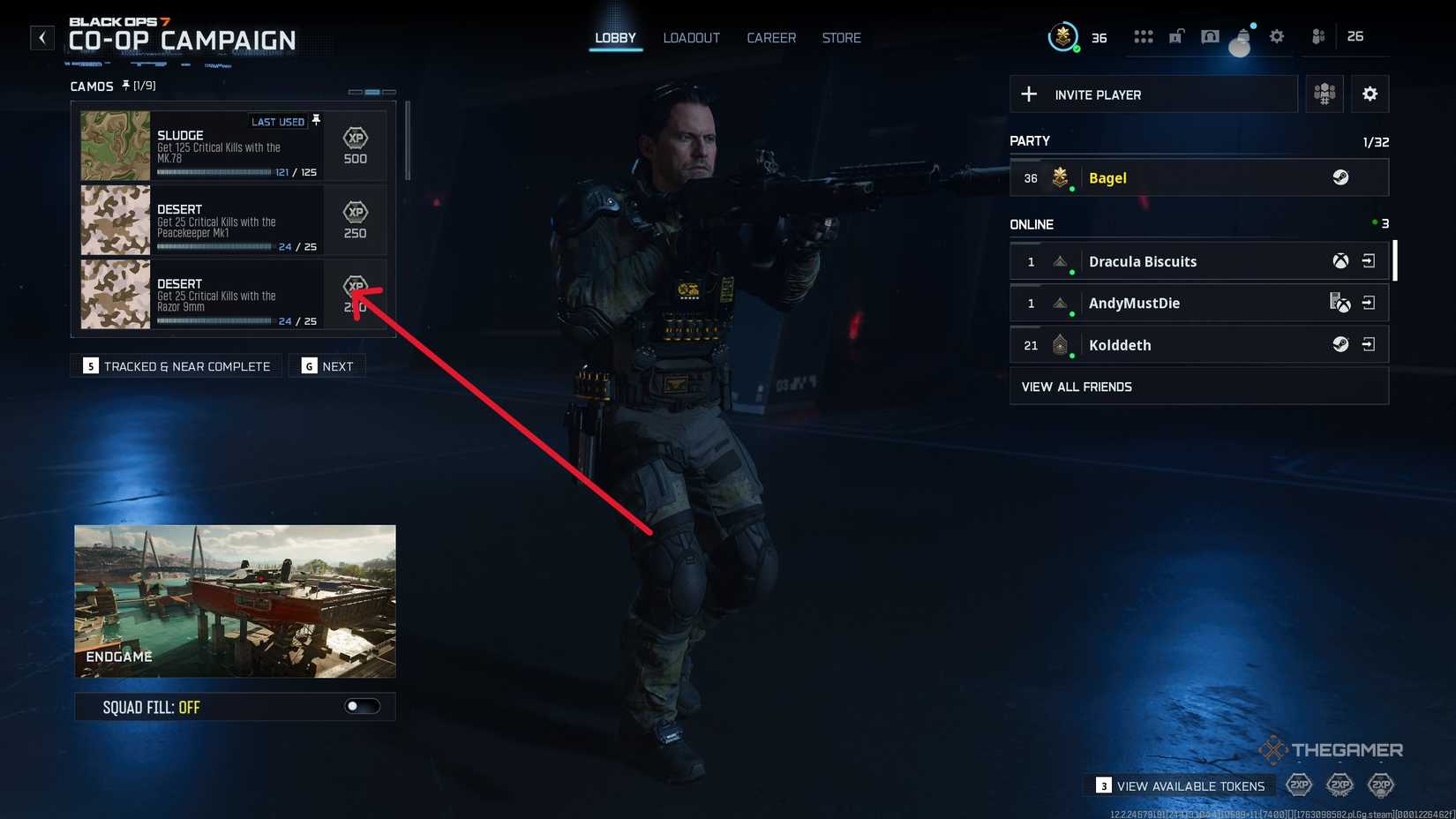Select View All Friends
This screenshot has height=819, width=1456.
1077,387
